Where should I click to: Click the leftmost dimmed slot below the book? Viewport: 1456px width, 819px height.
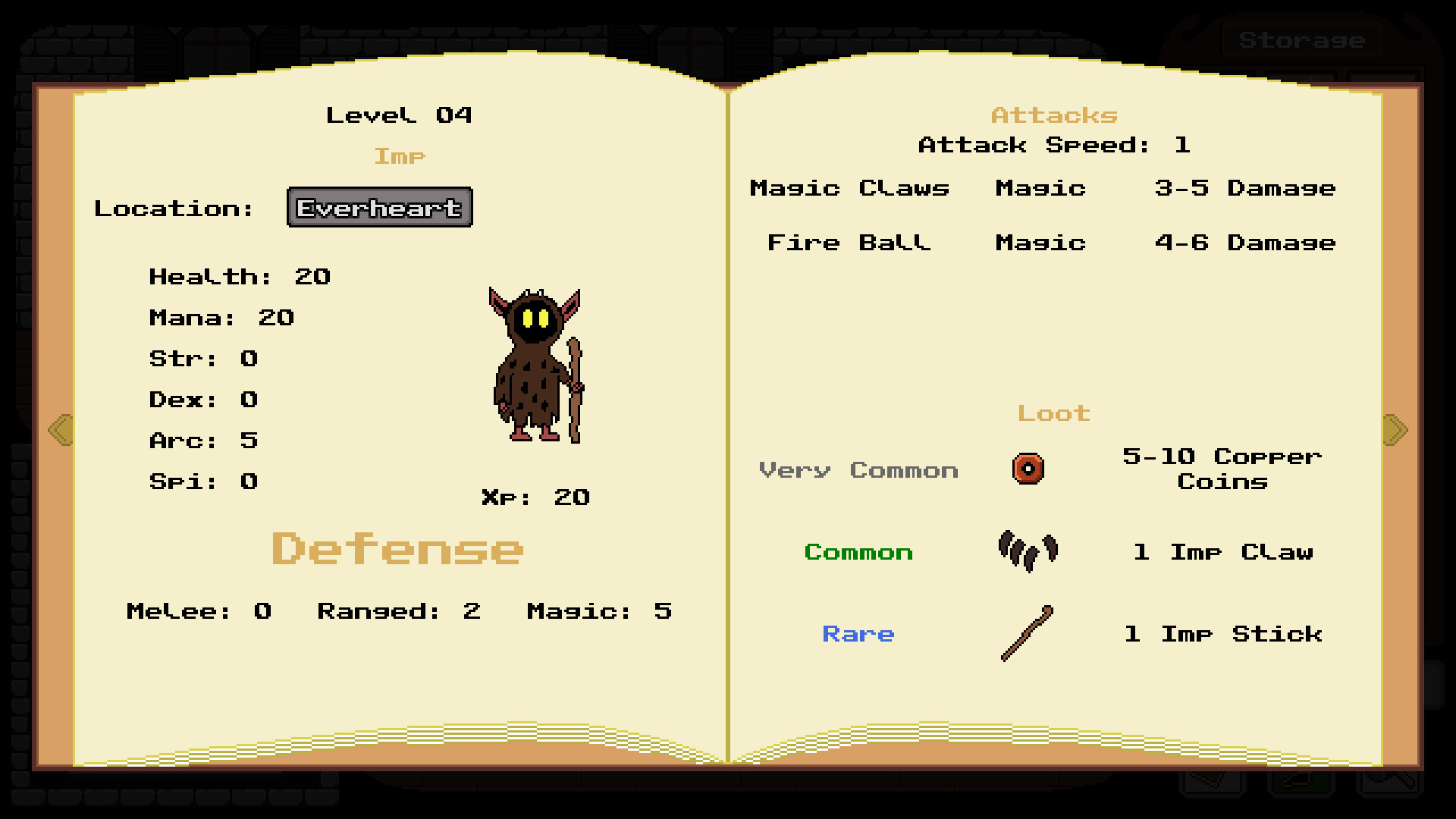click(x=1213, y=783)
